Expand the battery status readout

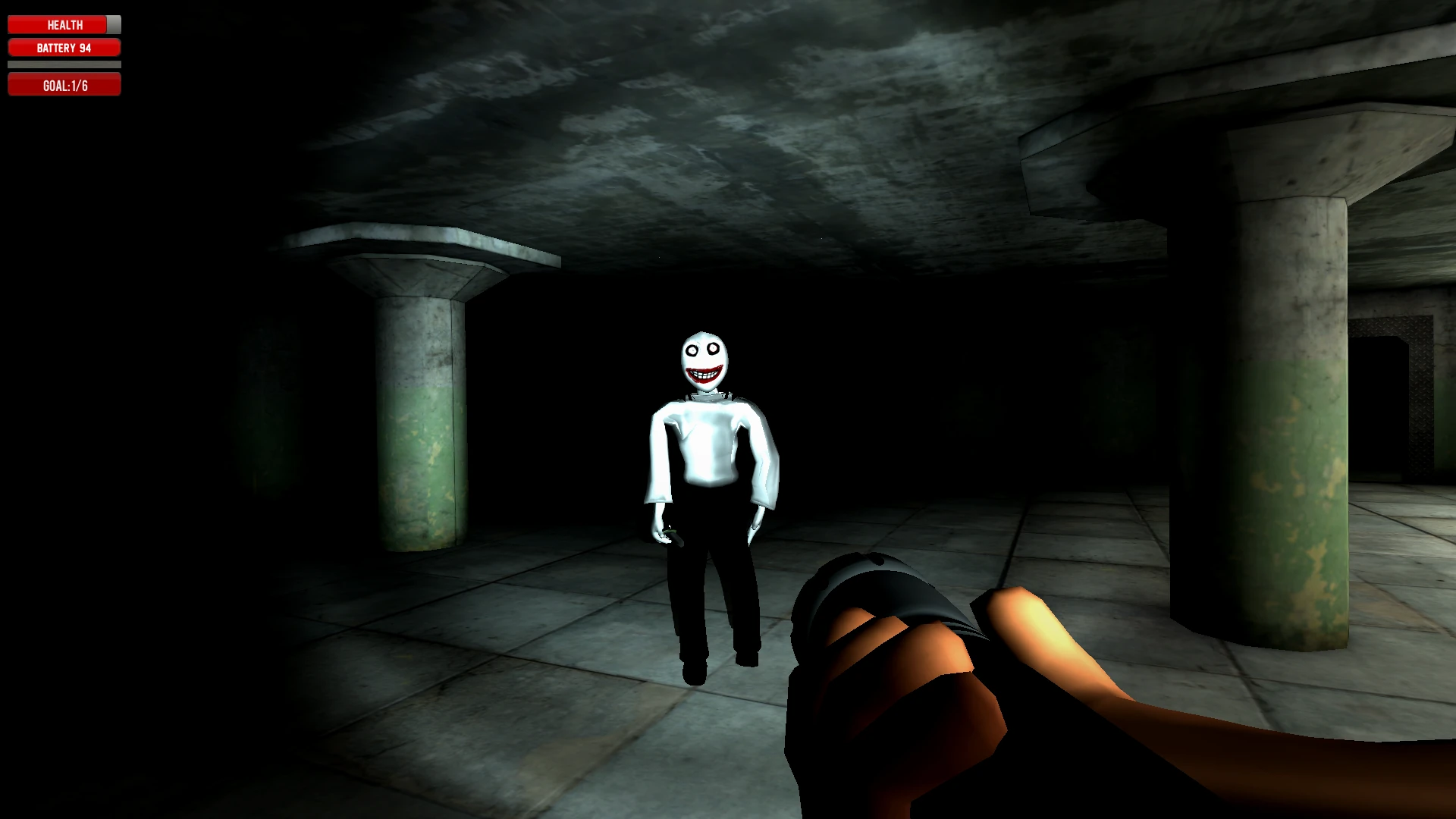click(64, 47)
